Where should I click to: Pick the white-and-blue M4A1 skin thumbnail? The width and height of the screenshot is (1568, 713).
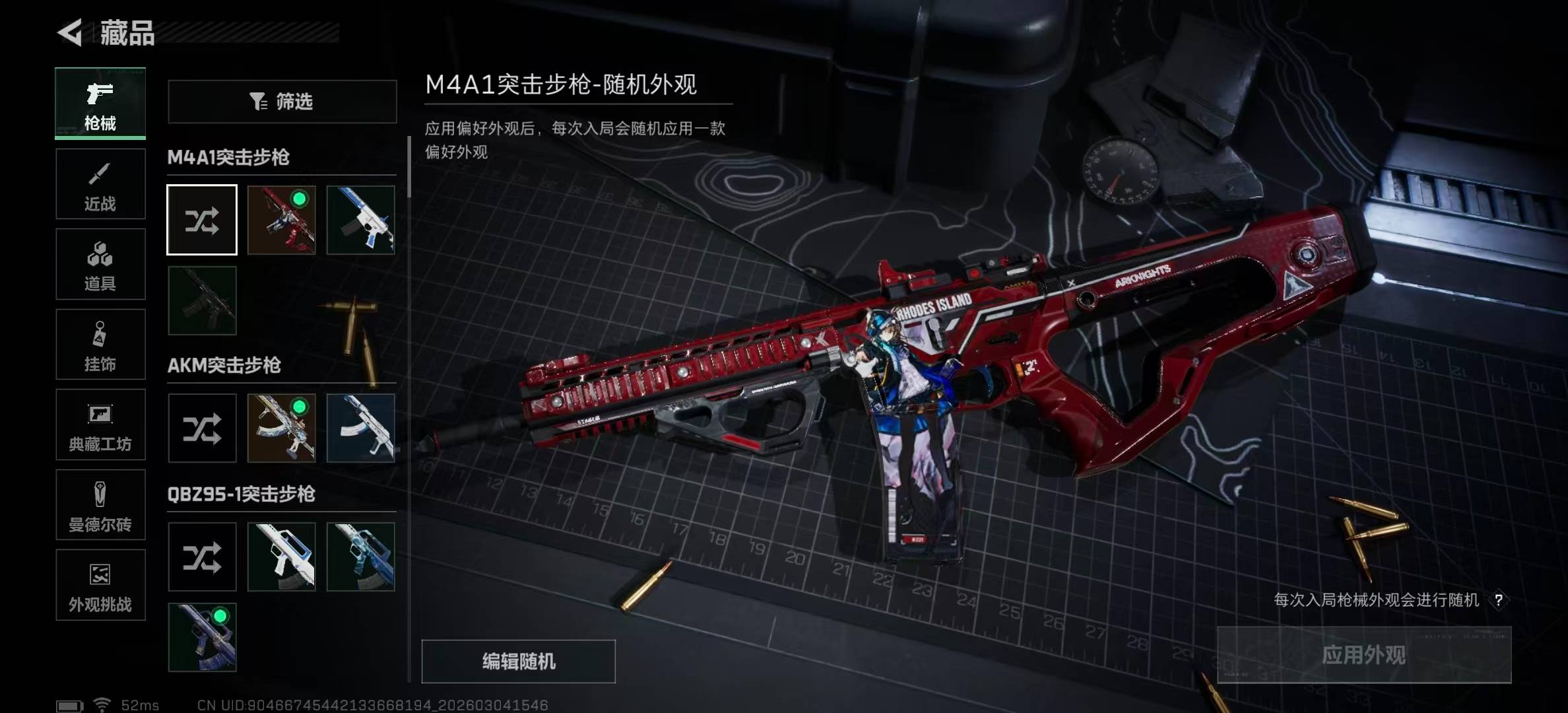pyautogui.click(x=361, y=220)
